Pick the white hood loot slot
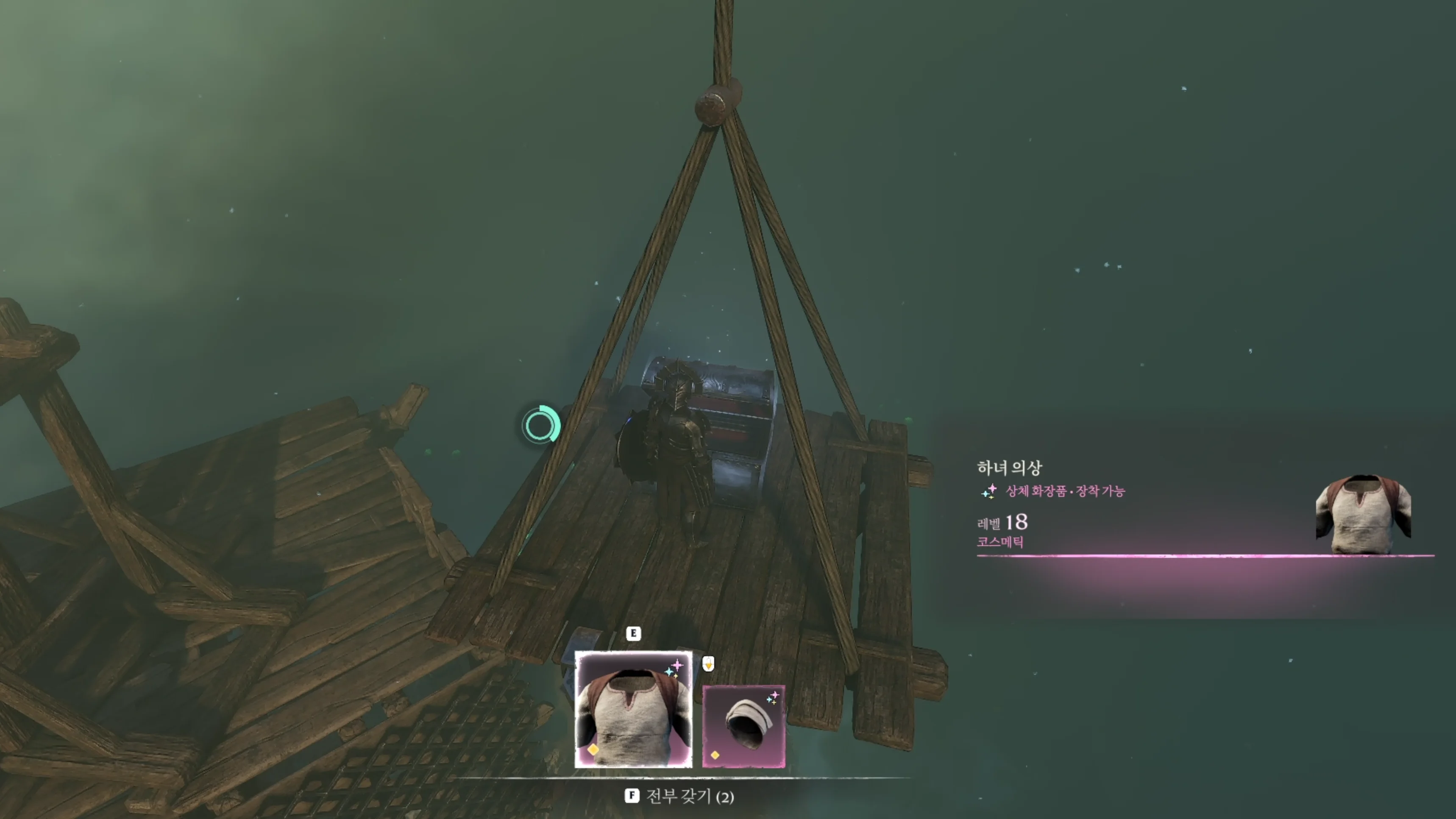Image resolution: width=1456 pixels, height=819 pixels. [743, 726]
